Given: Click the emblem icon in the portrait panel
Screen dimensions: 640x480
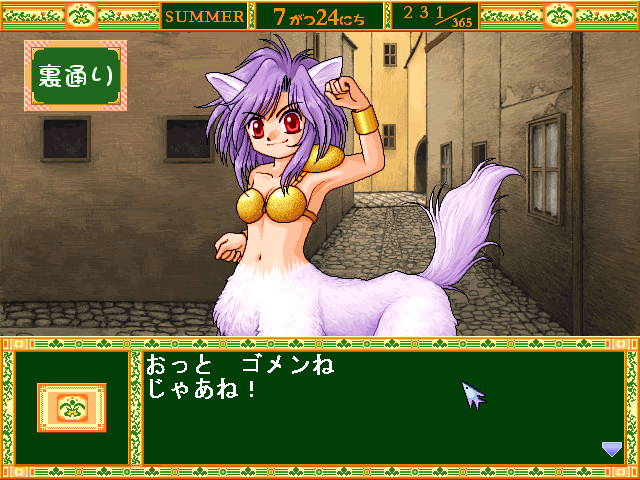Looking at the screenshot, I should click(71, 408).
